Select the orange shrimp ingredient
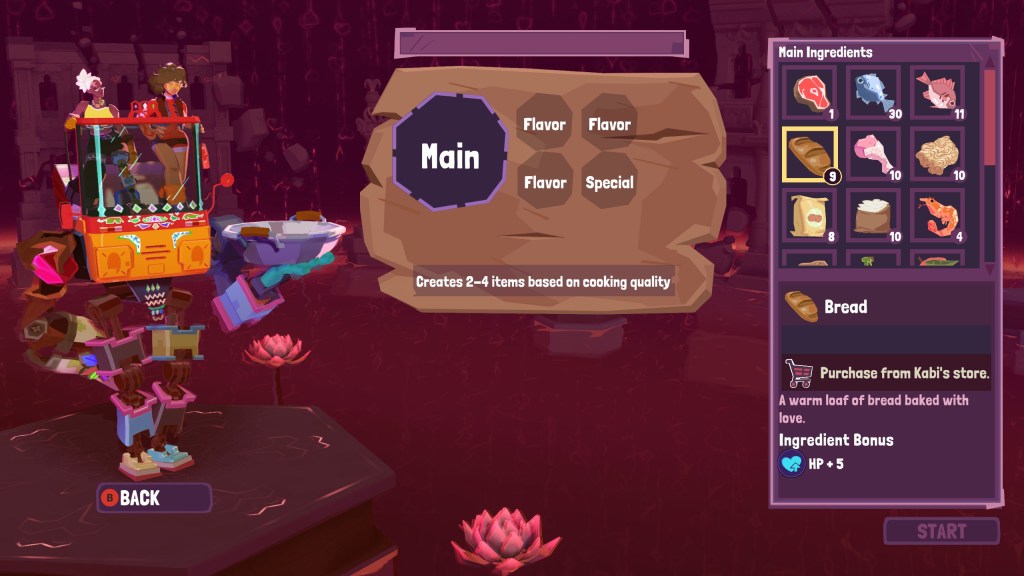Image resolution: width=1024 pixels, height=576 pixels. coord(938,215)
